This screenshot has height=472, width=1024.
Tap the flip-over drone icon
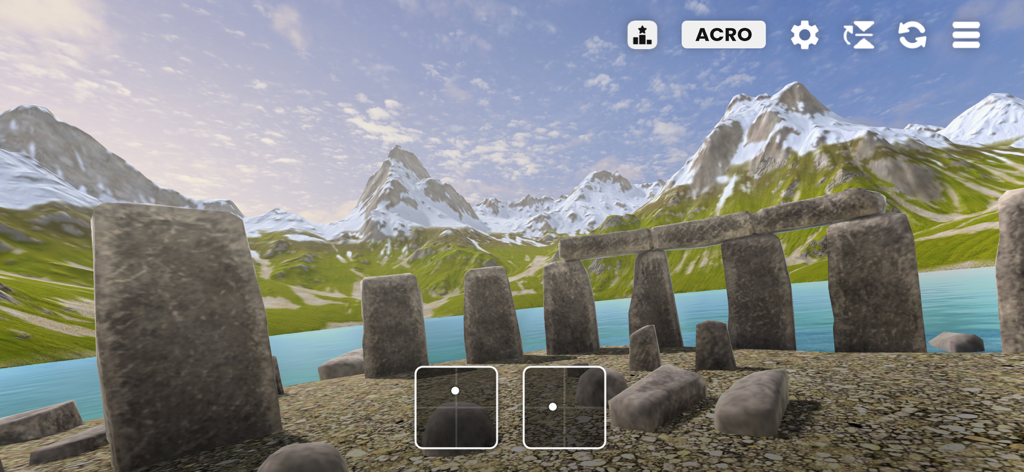[x=858, y=35]
